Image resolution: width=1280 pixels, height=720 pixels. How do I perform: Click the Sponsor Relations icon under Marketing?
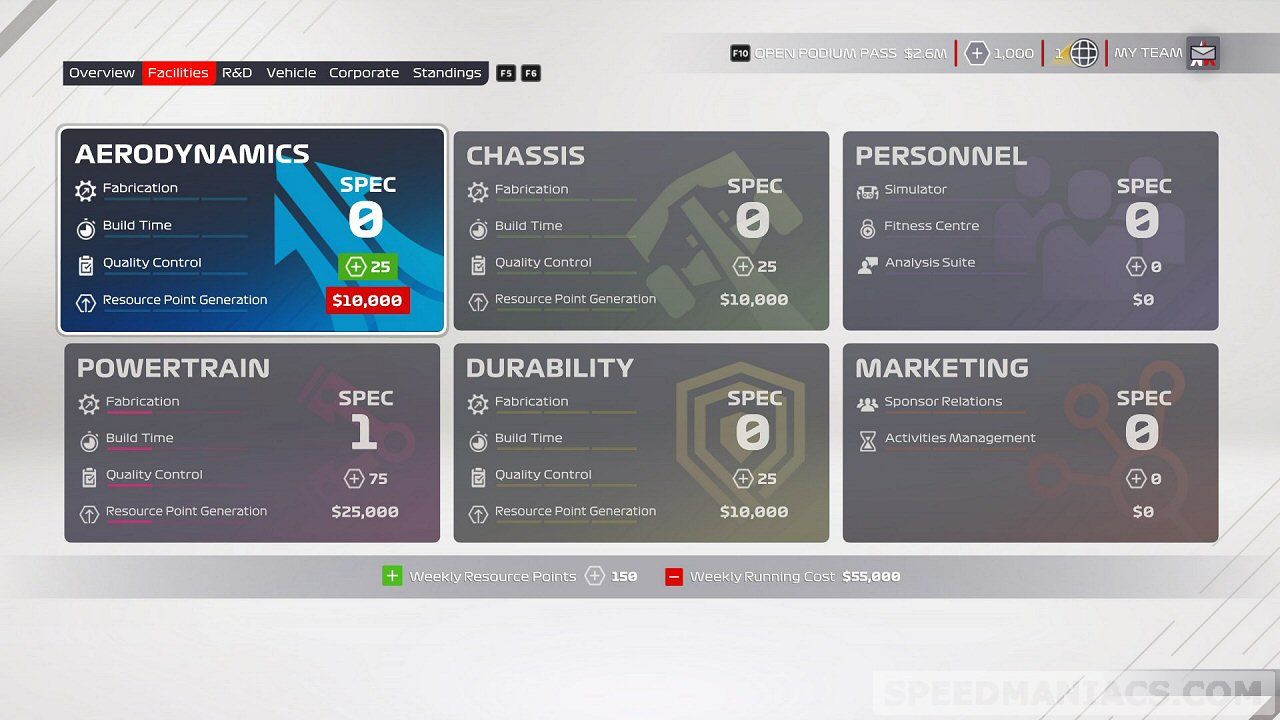click(x=866, y=402)
